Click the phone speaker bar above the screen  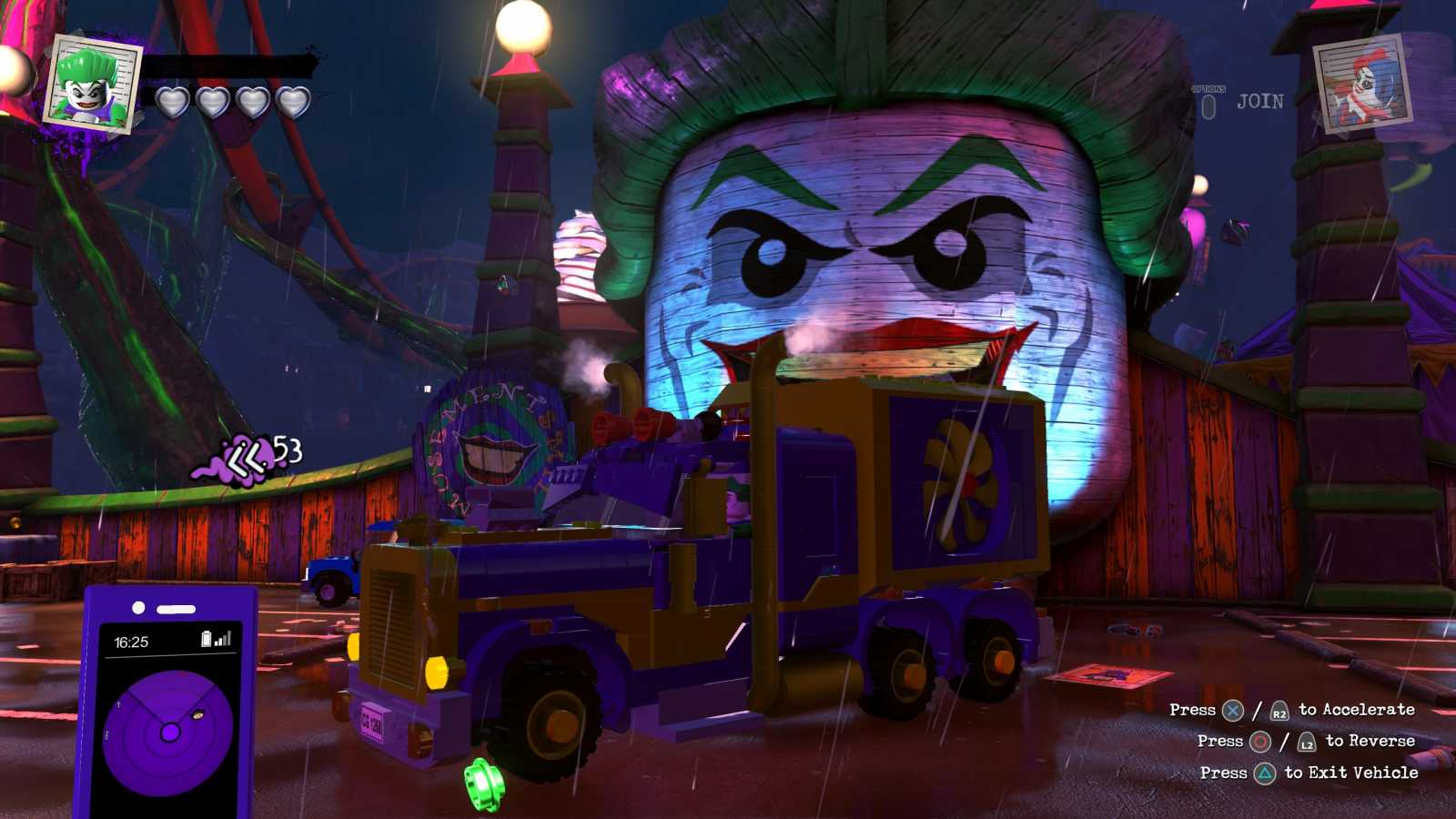(176, 608)
